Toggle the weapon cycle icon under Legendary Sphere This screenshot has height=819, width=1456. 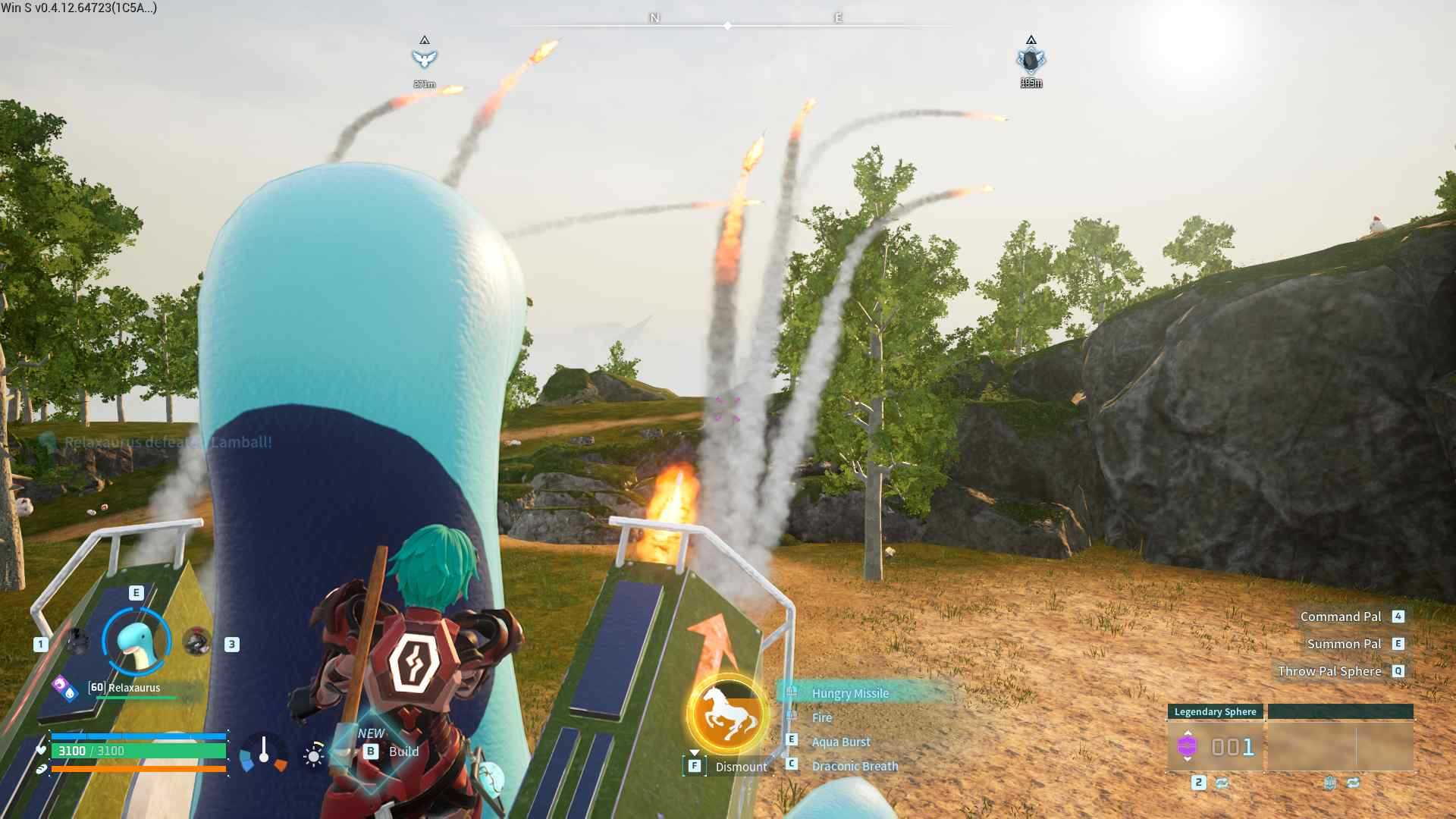pos(1222,784)
